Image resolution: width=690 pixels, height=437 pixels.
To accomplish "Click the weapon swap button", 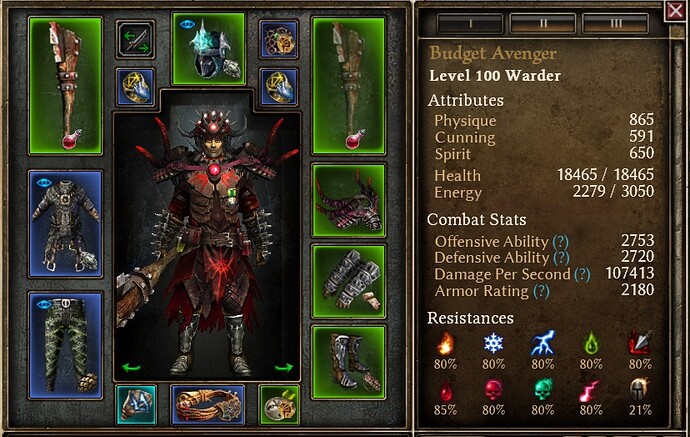I will click(x=135, y=41).
